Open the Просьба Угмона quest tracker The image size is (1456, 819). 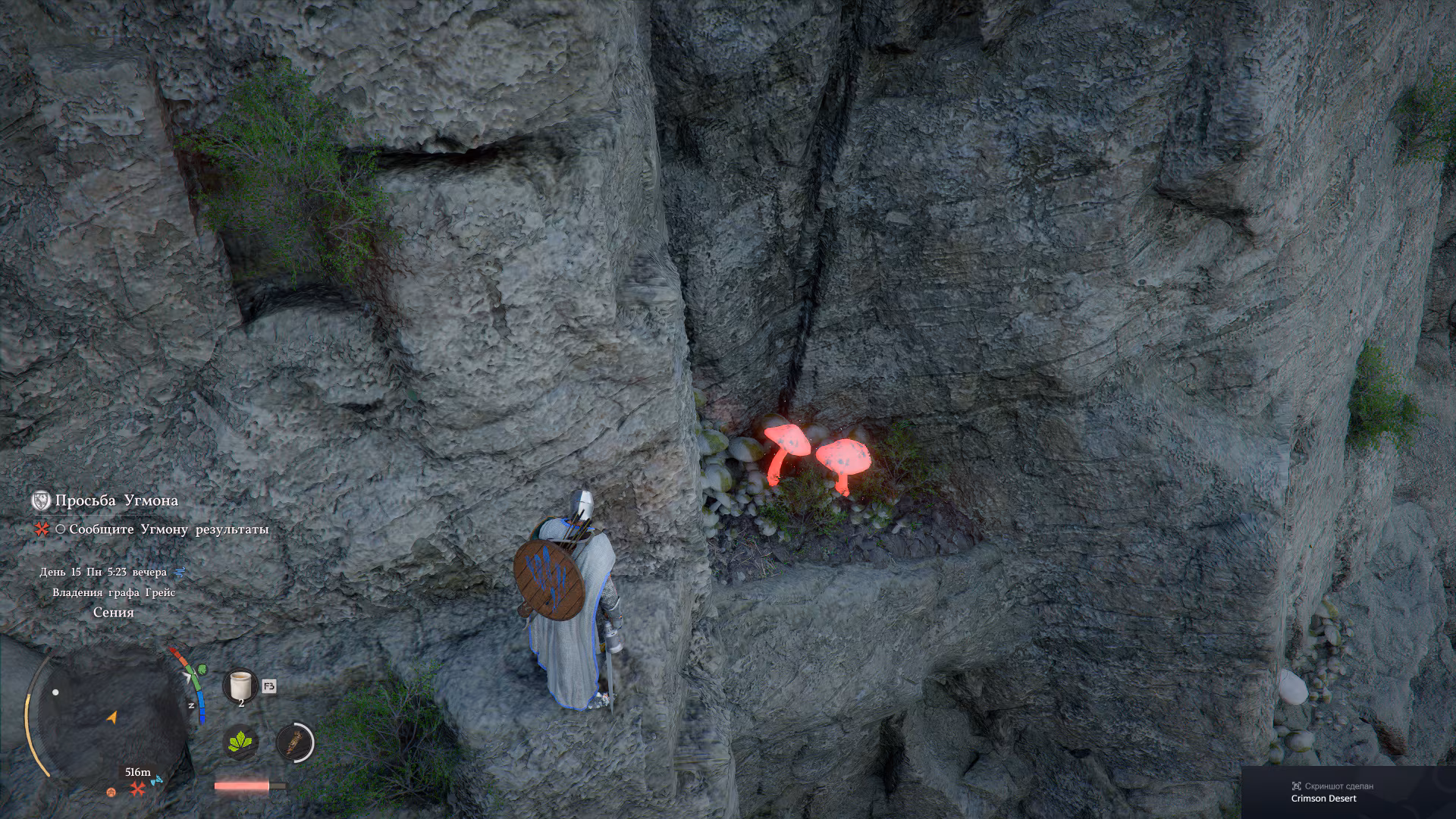(x=116, y=500)
